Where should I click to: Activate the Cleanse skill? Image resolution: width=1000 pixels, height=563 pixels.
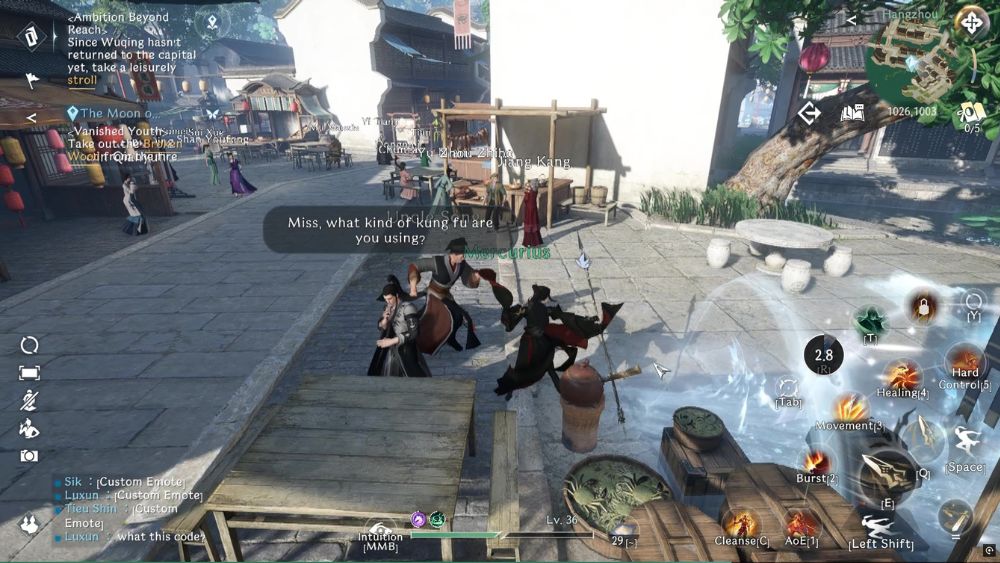point(742,522)
